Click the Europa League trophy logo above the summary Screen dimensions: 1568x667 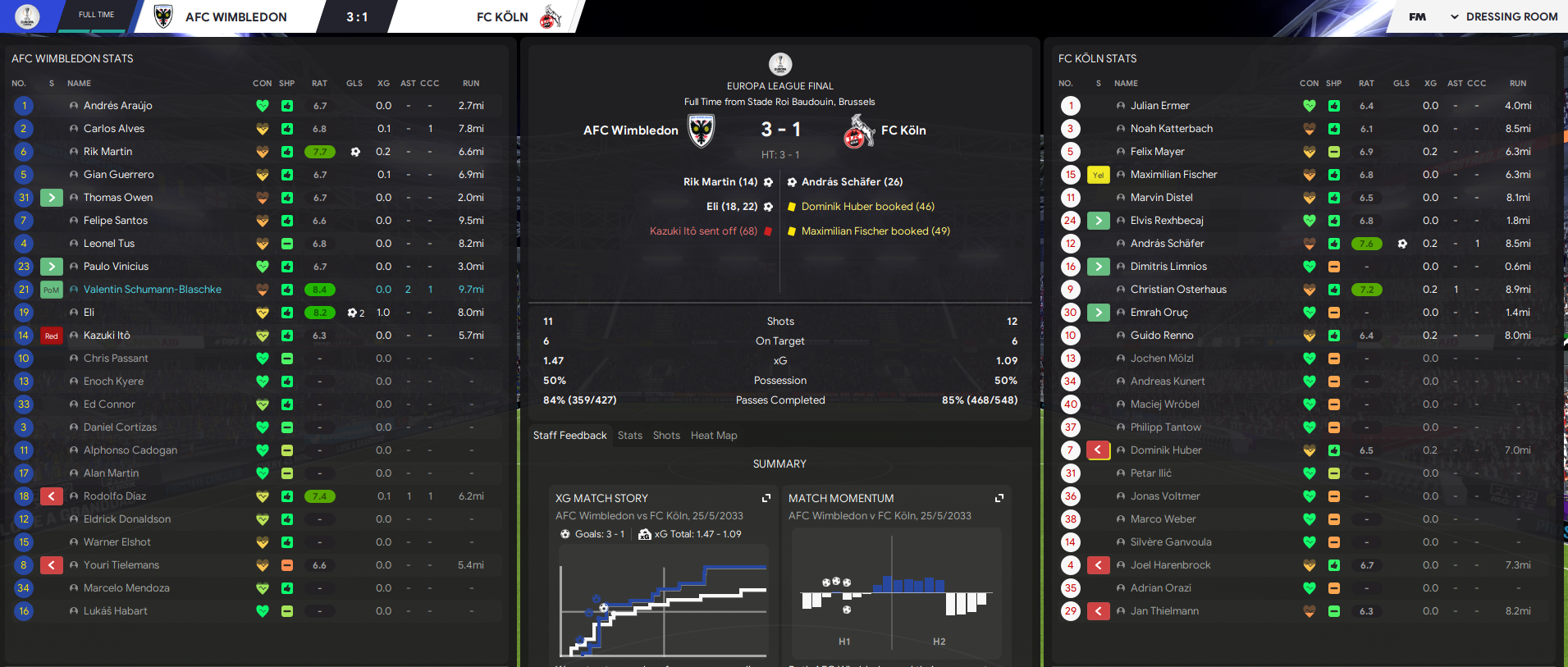coord(779,64)
